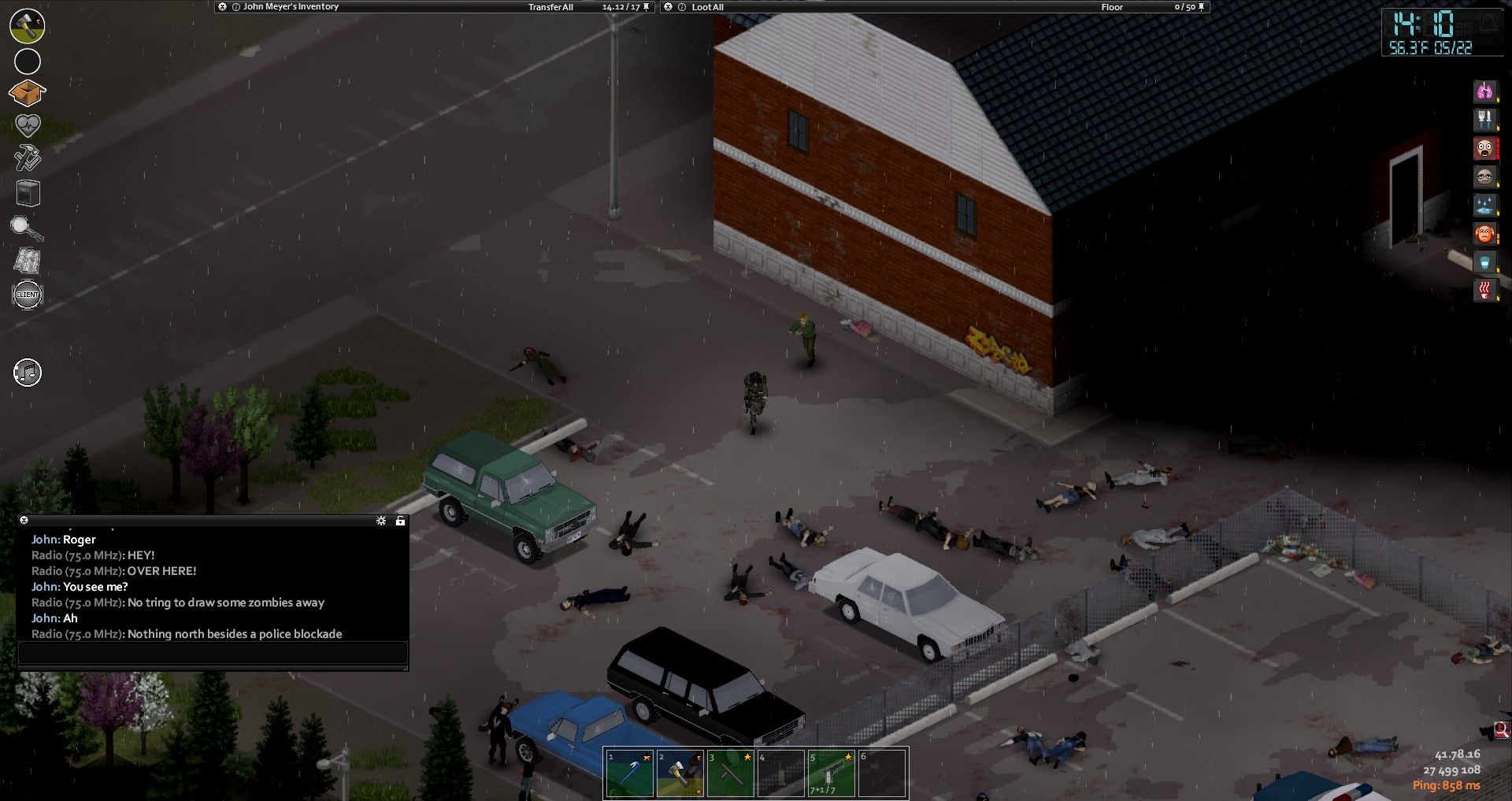Click the Loot All button

point(707,7)
